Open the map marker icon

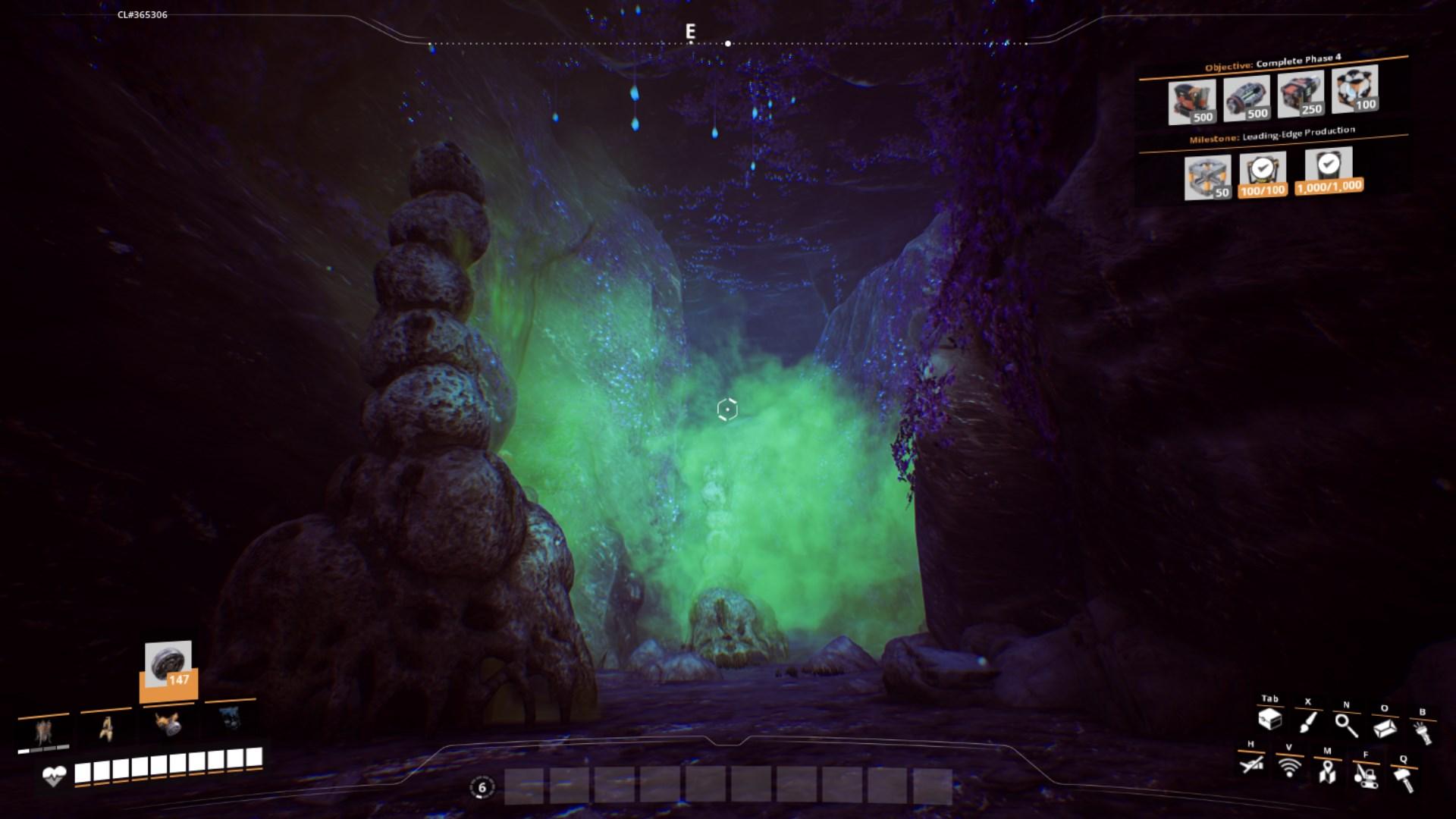point(1326,772)
